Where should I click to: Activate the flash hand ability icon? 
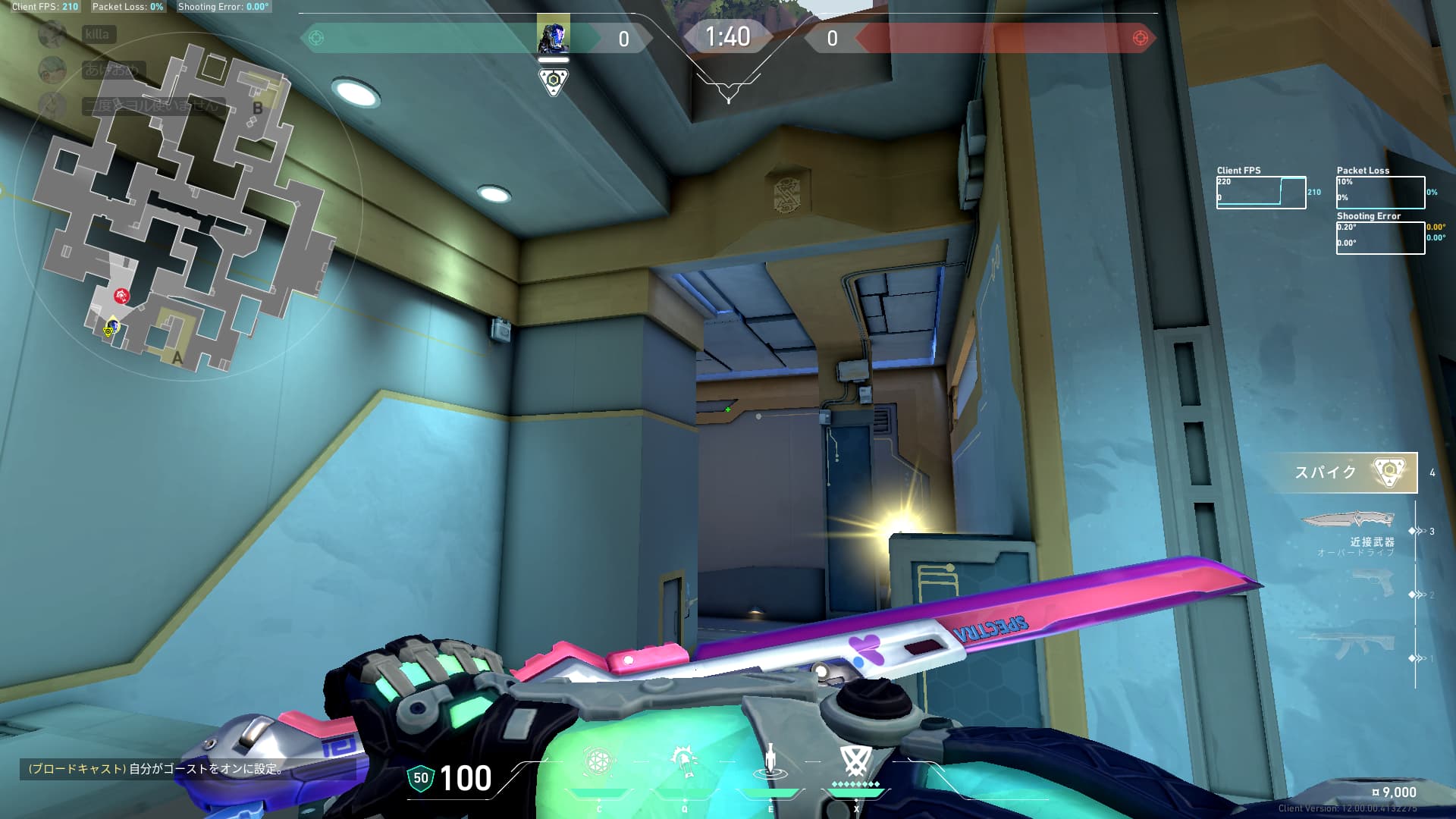[x=684, y=761]
